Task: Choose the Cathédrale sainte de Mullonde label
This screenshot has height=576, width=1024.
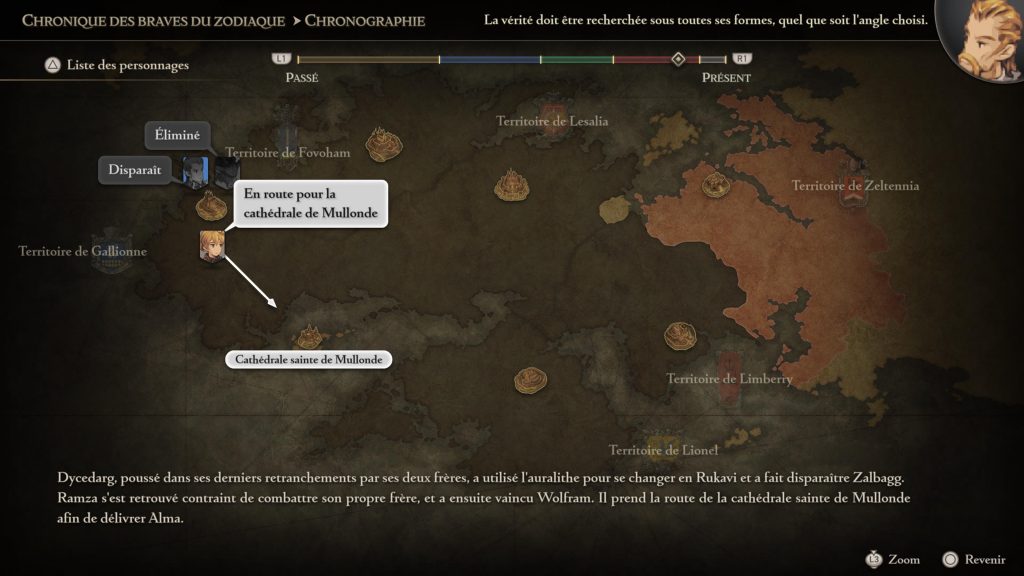Action: (309, 359)
